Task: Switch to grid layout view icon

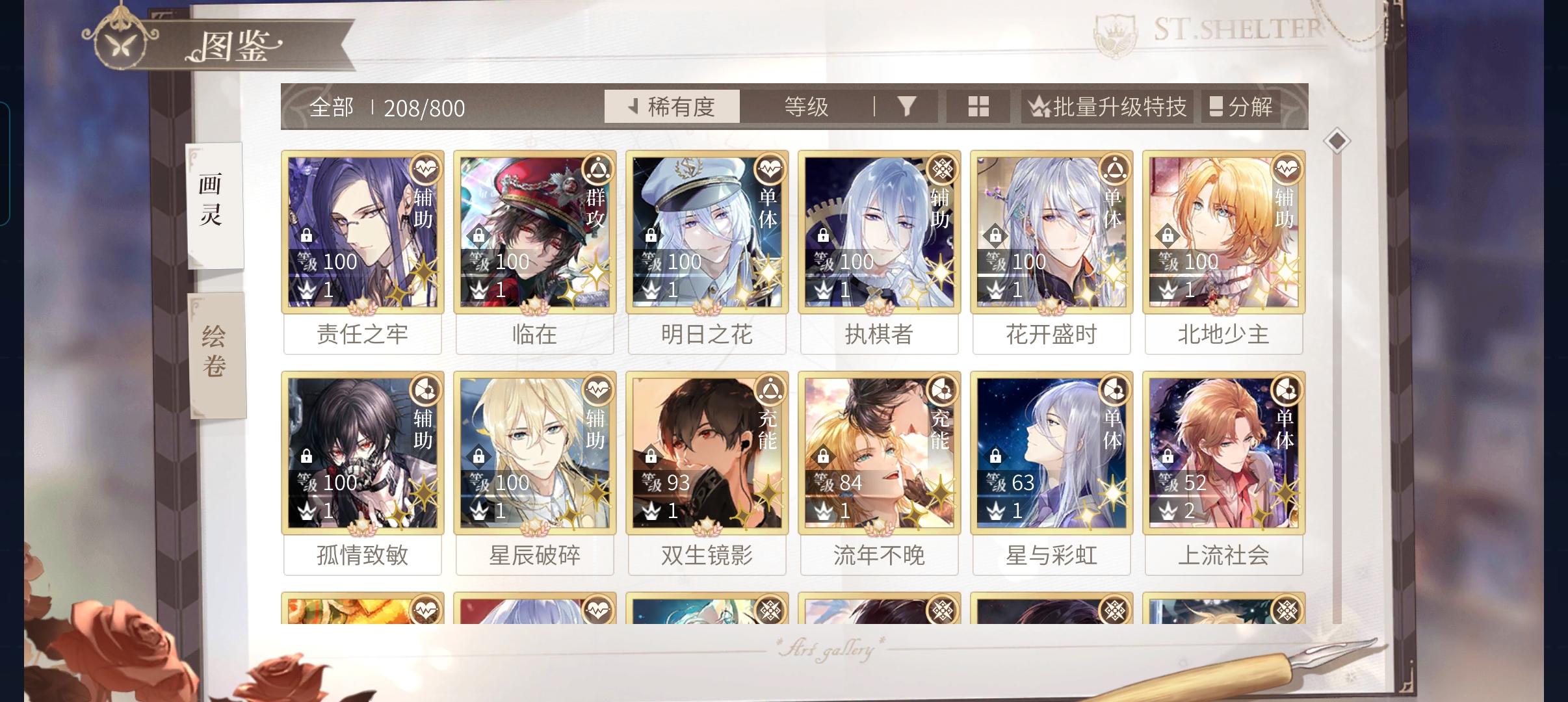Action: tap(978, 106)
